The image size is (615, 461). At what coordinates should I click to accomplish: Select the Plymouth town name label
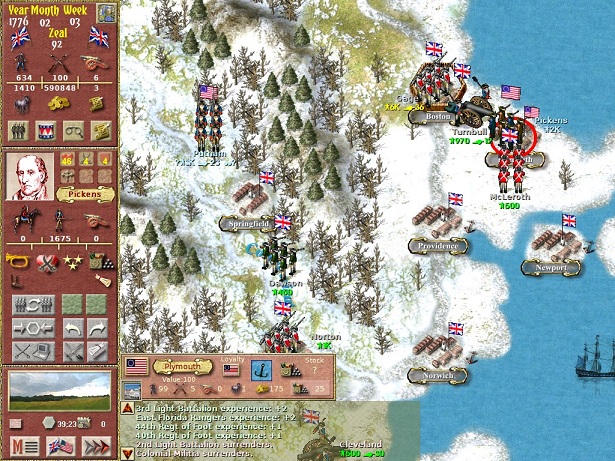tap(175, 367)
